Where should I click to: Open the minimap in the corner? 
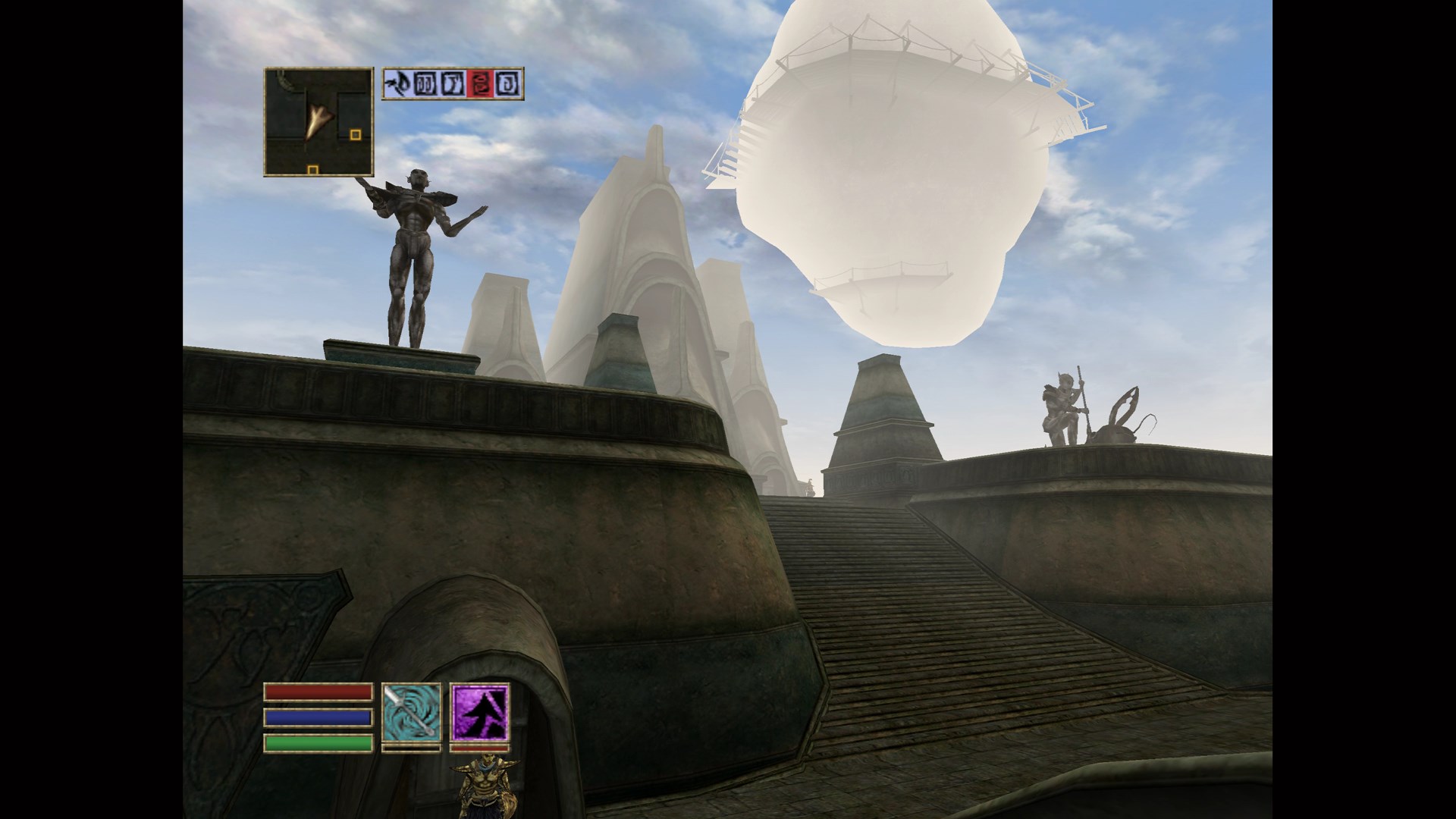(x=318, y=122)
